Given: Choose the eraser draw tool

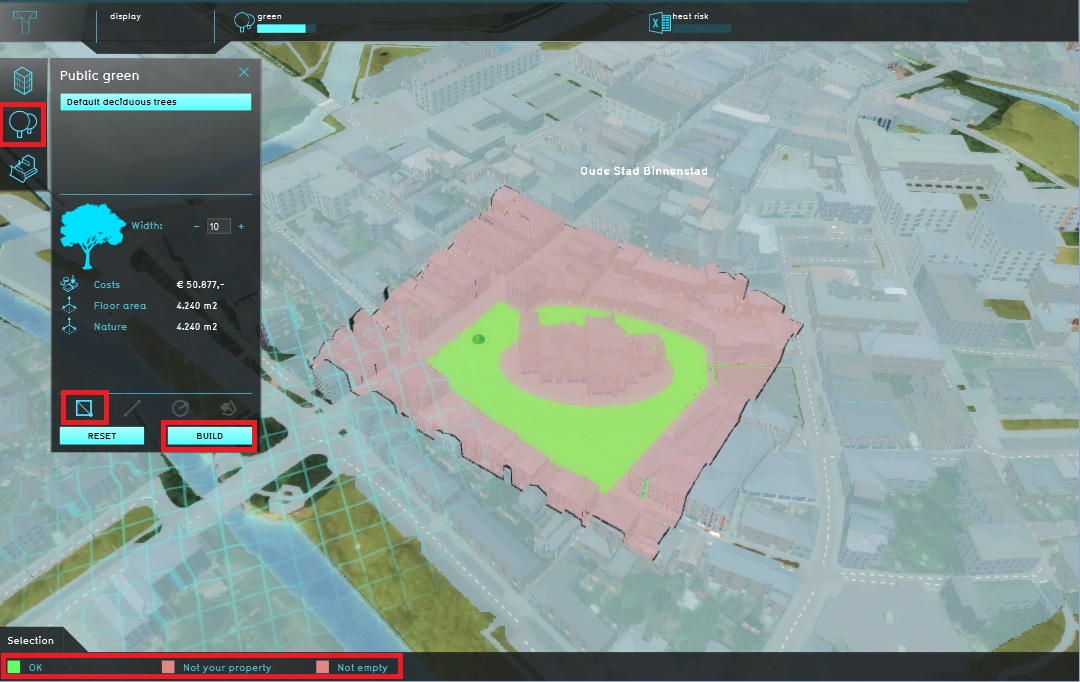Looking at the screenshot, I should click(227, 408).
